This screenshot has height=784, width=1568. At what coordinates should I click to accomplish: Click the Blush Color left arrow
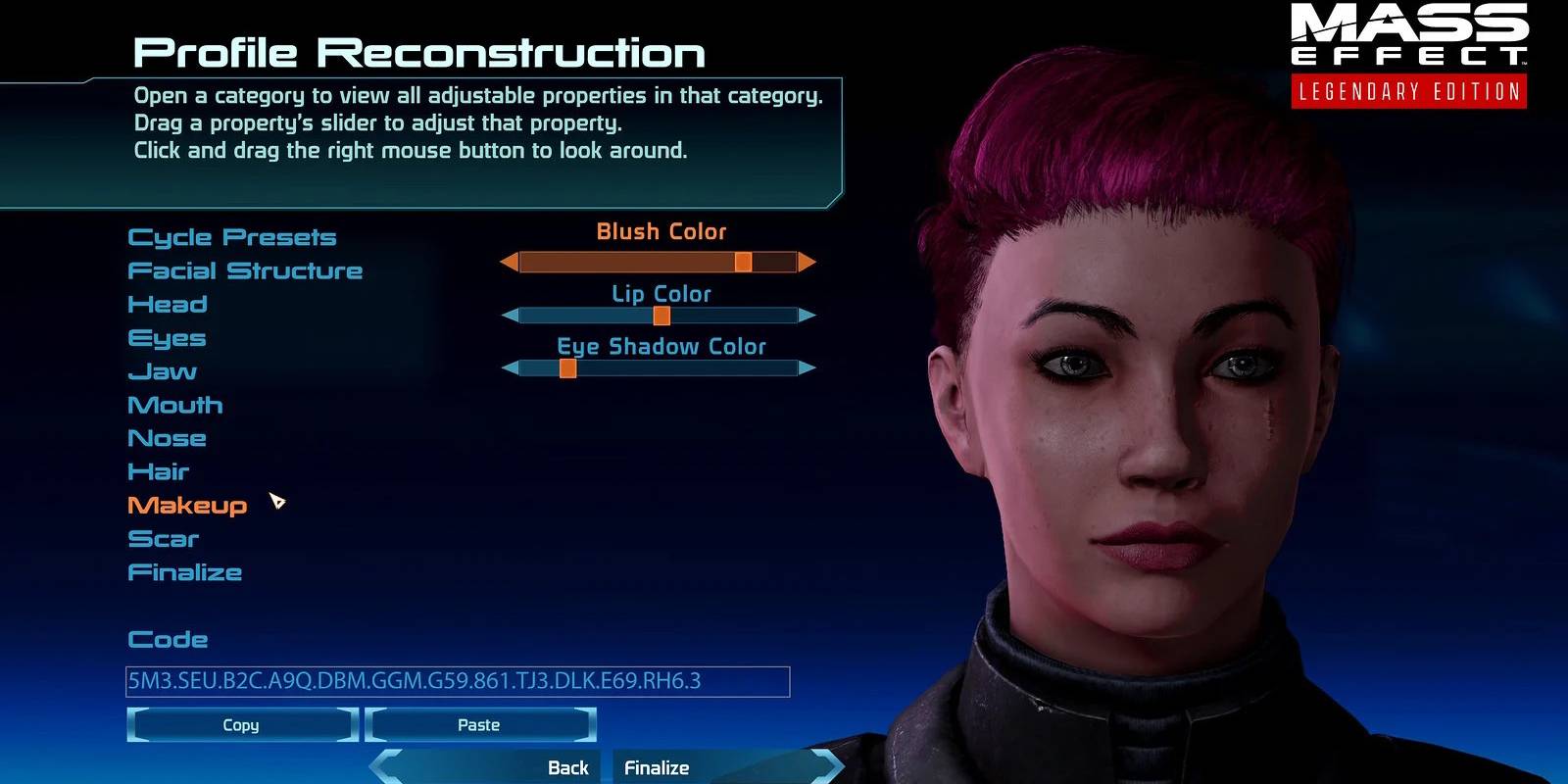509,262
